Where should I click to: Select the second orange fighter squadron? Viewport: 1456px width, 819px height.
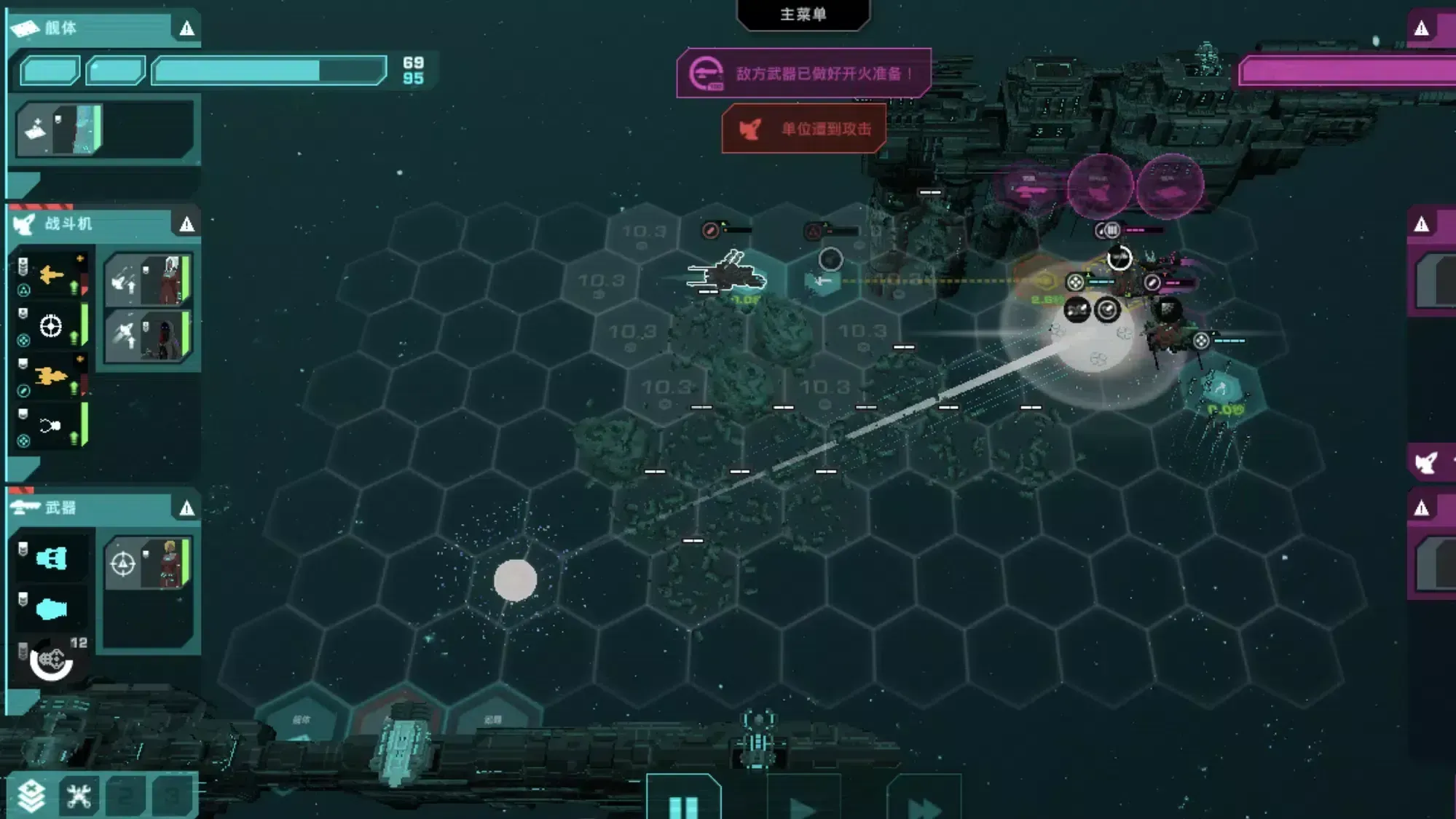[x=51, y=376]
